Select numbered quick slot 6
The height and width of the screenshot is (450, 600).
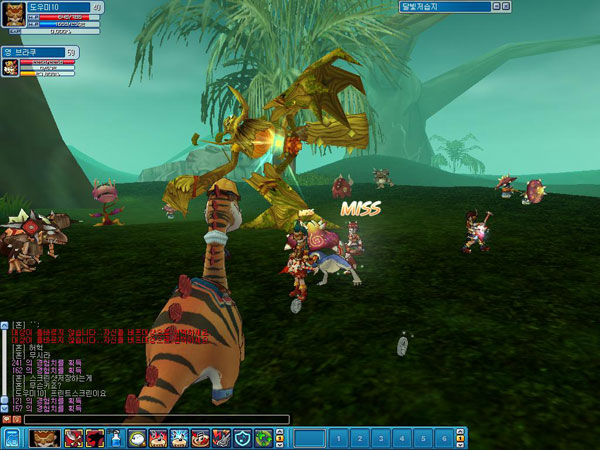pos(443,438)
